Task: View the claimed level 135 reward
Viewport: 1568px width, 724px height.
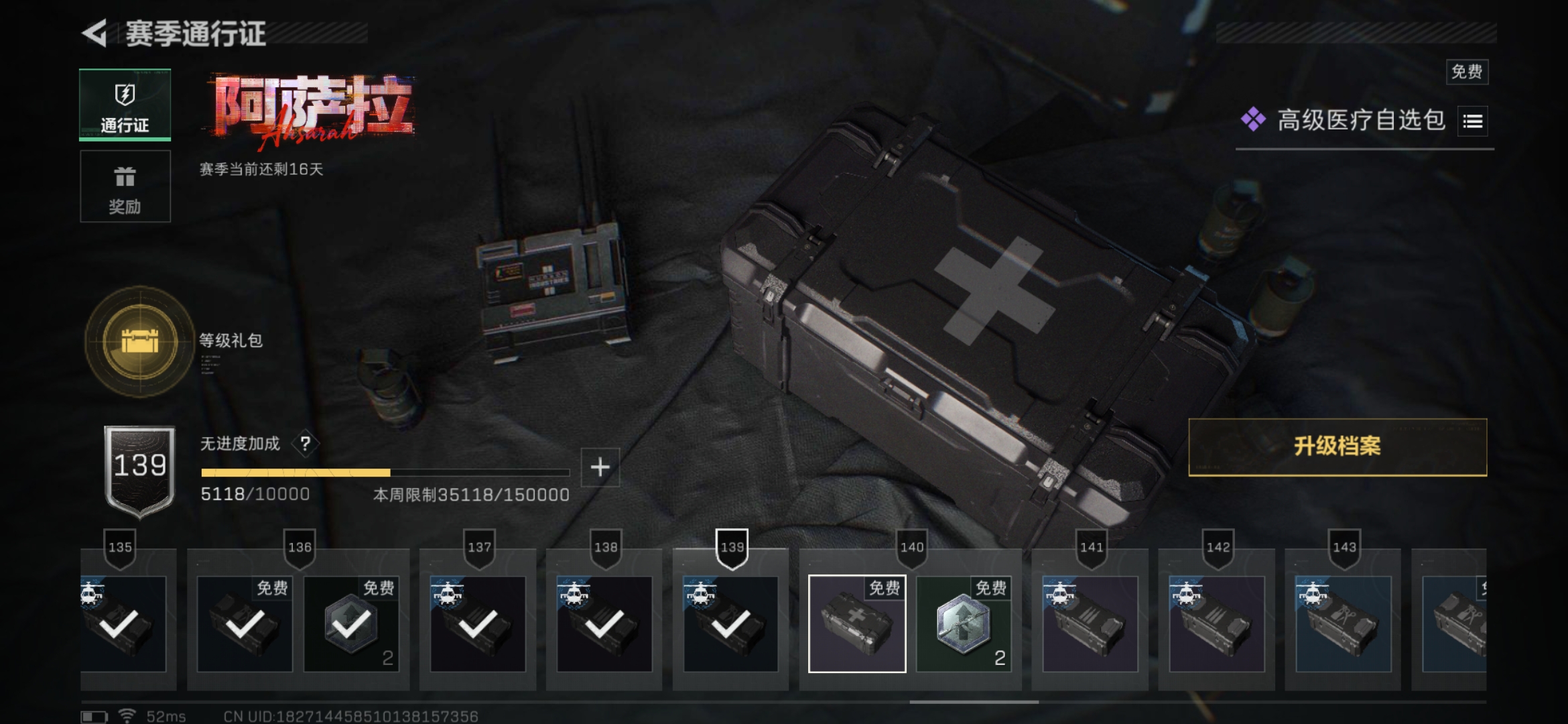Action: click(x=123, y=624)
